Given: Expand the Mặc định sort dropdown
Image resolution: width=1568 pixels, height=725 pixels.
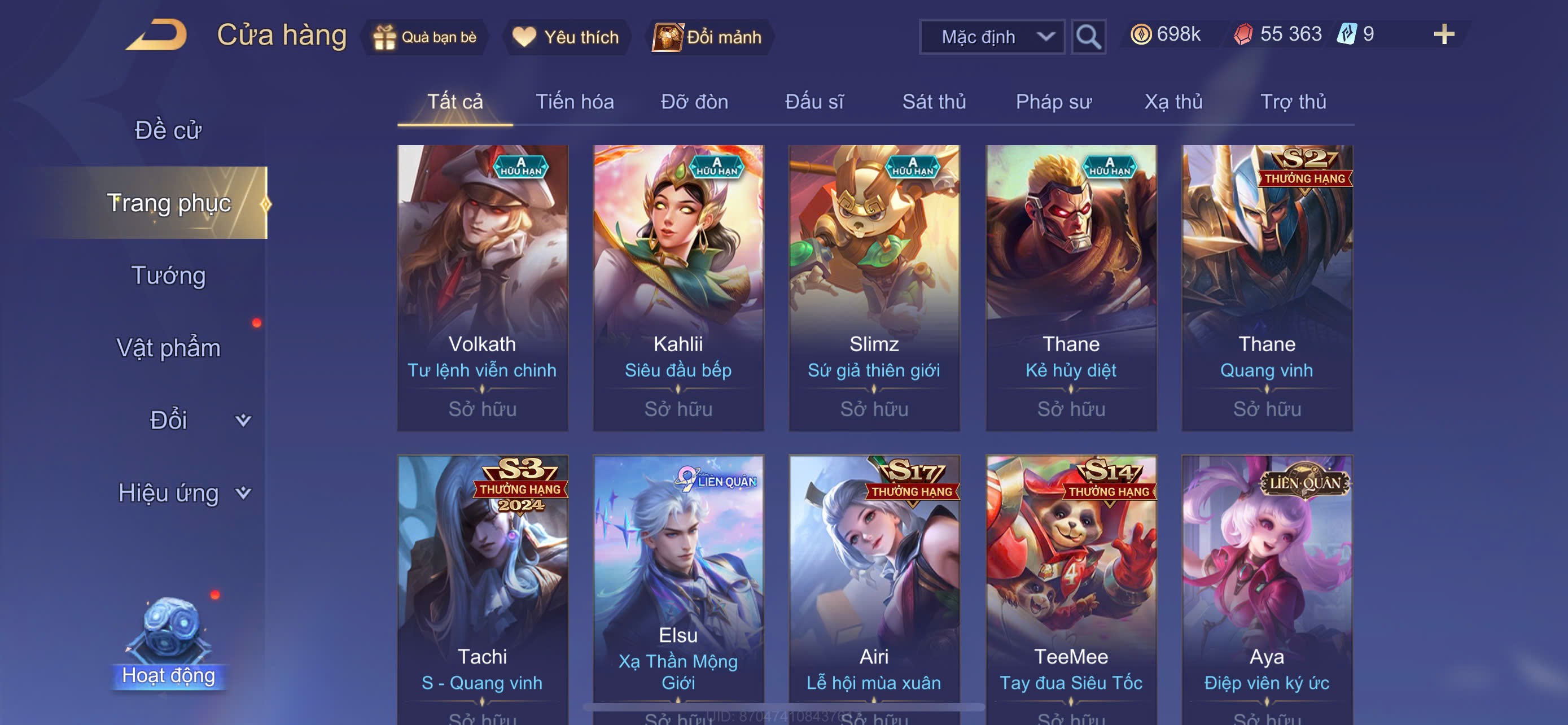Looking at the screenshot, I should (991, 37).
